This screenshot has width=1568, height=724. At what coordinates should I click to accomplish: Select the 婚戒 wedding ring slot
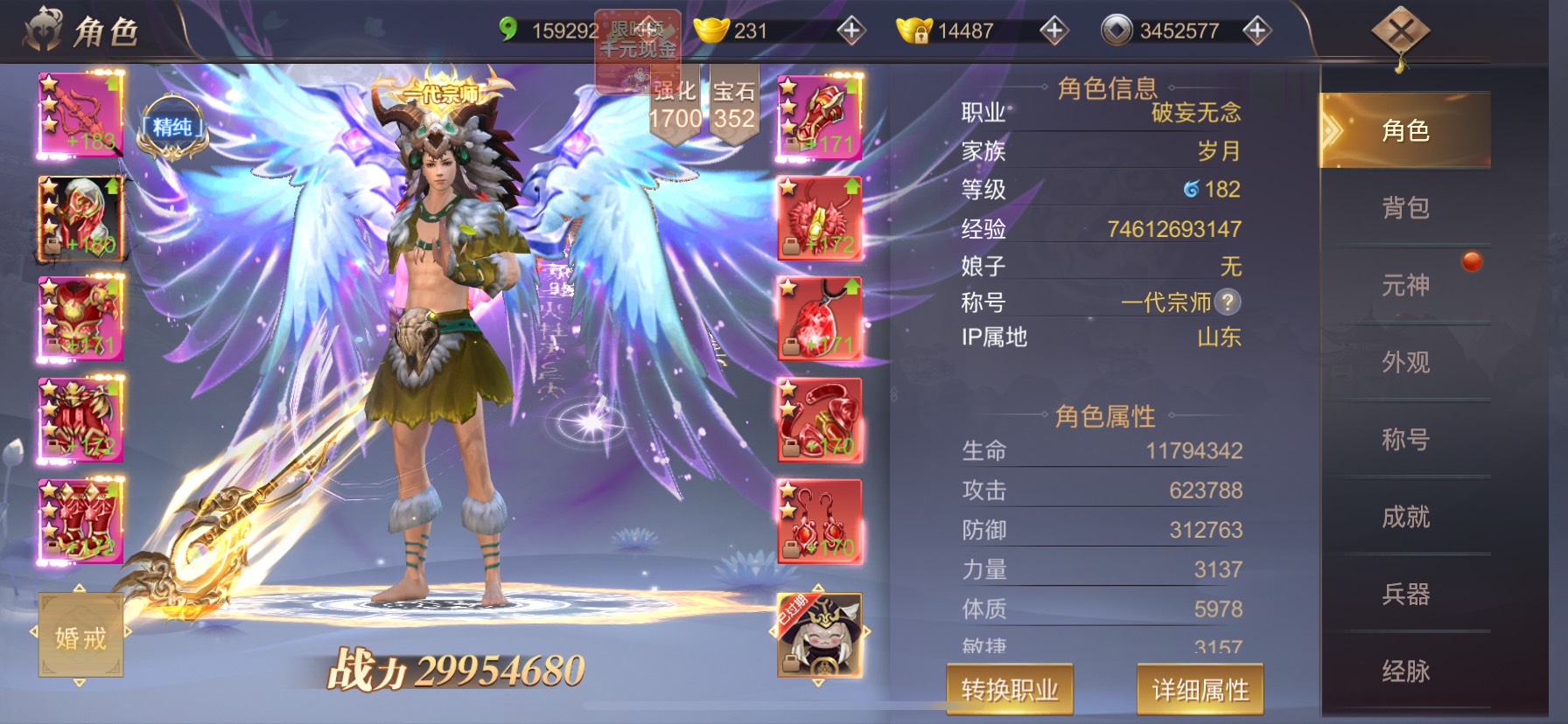(80, 636)
